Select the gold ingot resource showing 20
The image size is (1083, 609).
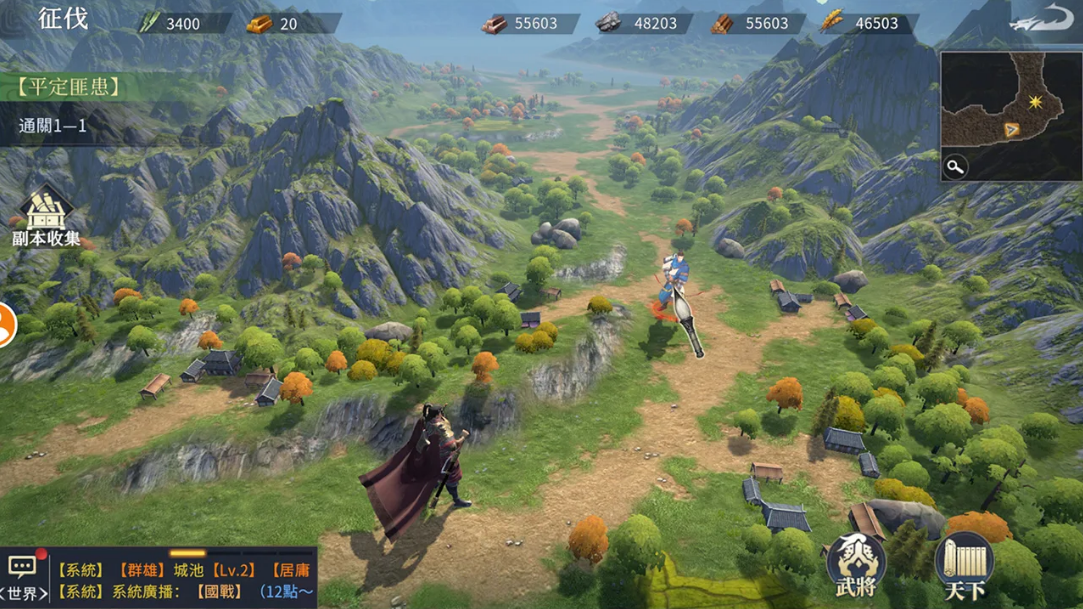(274, 23)
